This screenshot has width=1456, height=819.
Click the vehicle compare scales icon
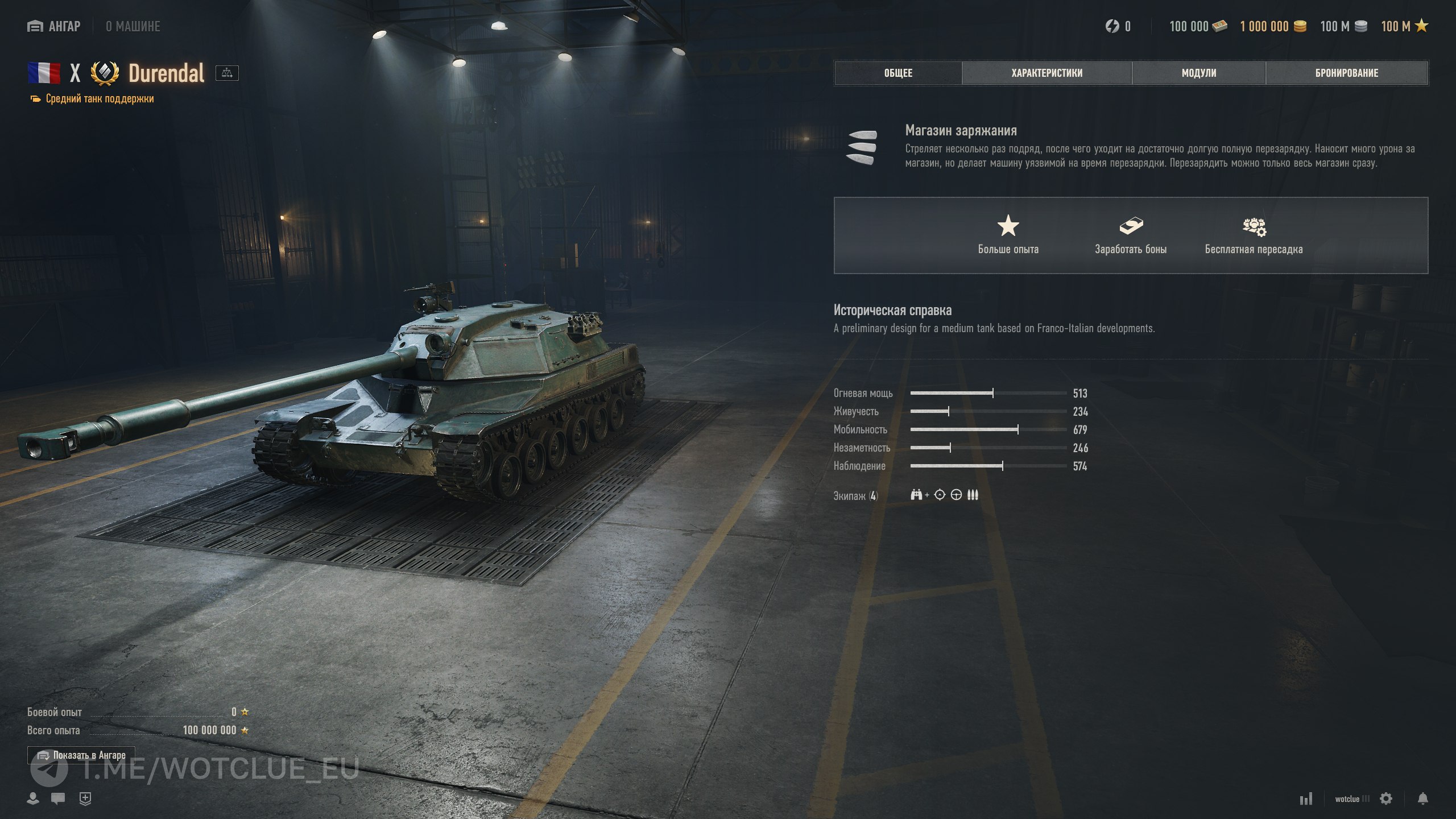[x=227, y=73]
